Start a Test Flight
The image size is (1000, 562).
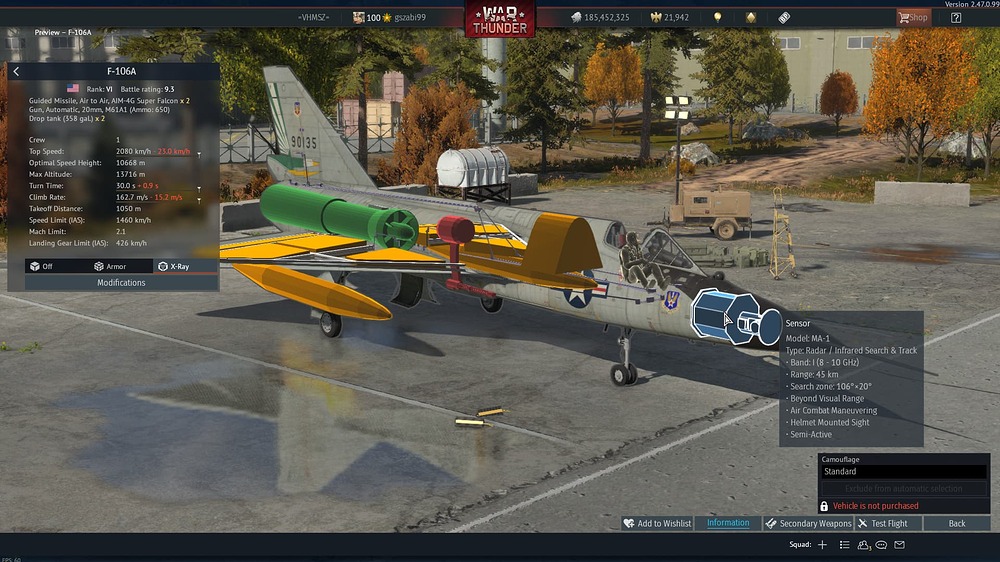[x=883, y=523]
